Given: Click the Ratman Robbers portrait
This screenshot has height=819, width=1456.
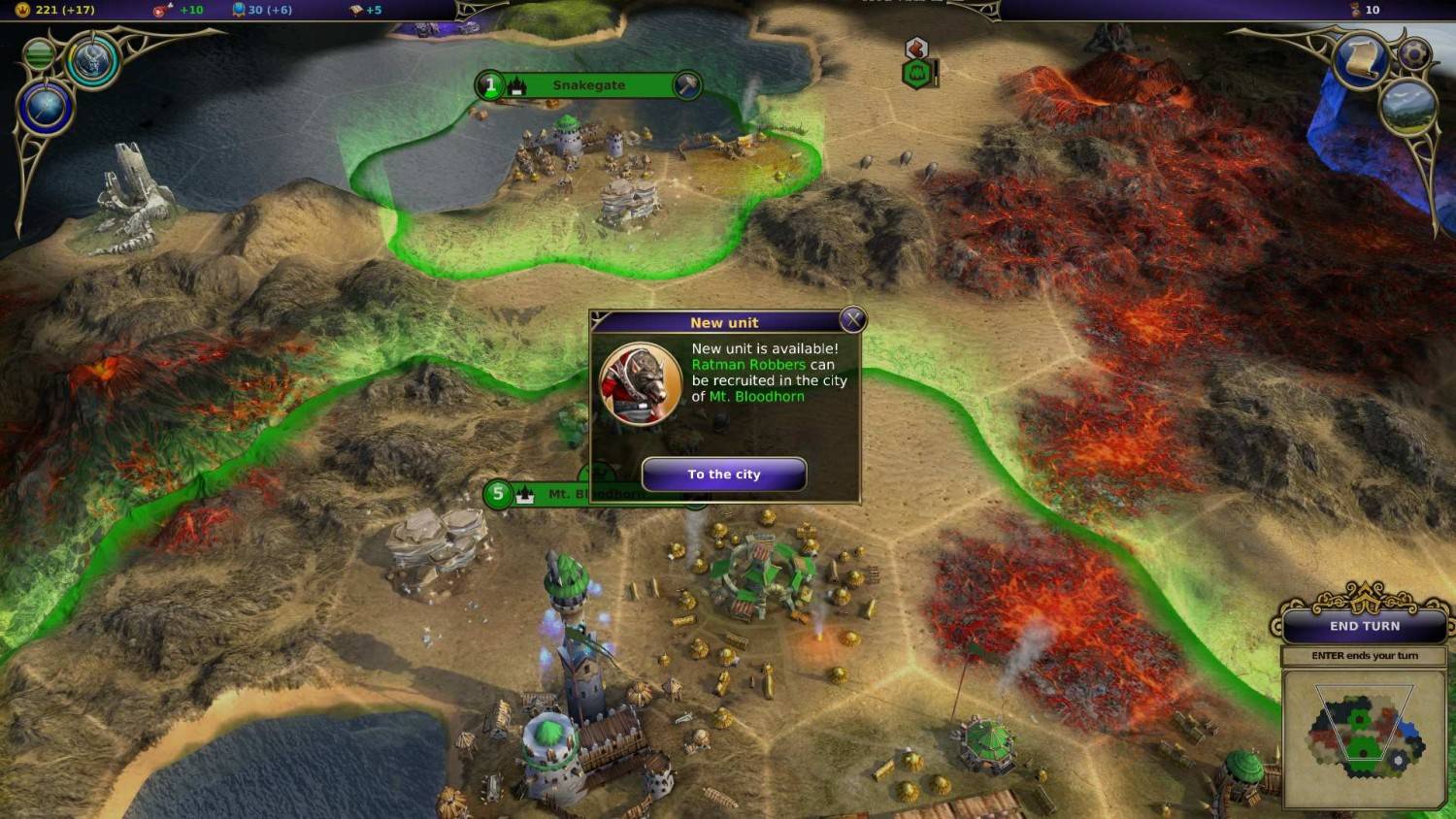Looking at the screenshot, I should 641,383.
